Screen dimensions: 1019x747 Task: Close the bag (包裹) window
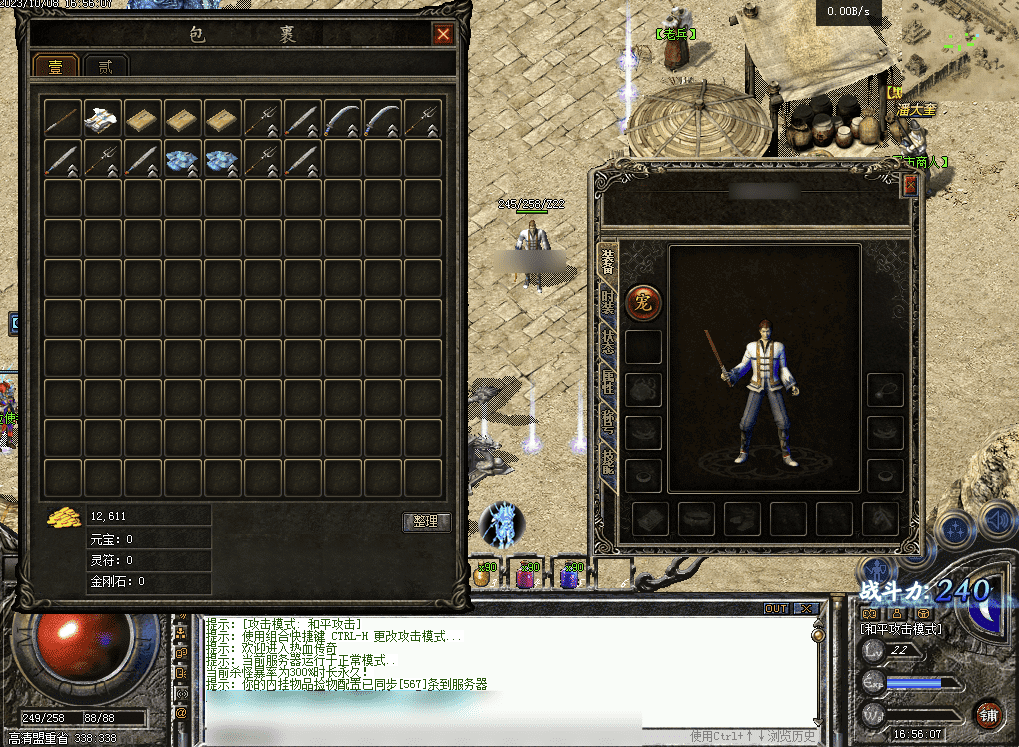coord(443,35)
